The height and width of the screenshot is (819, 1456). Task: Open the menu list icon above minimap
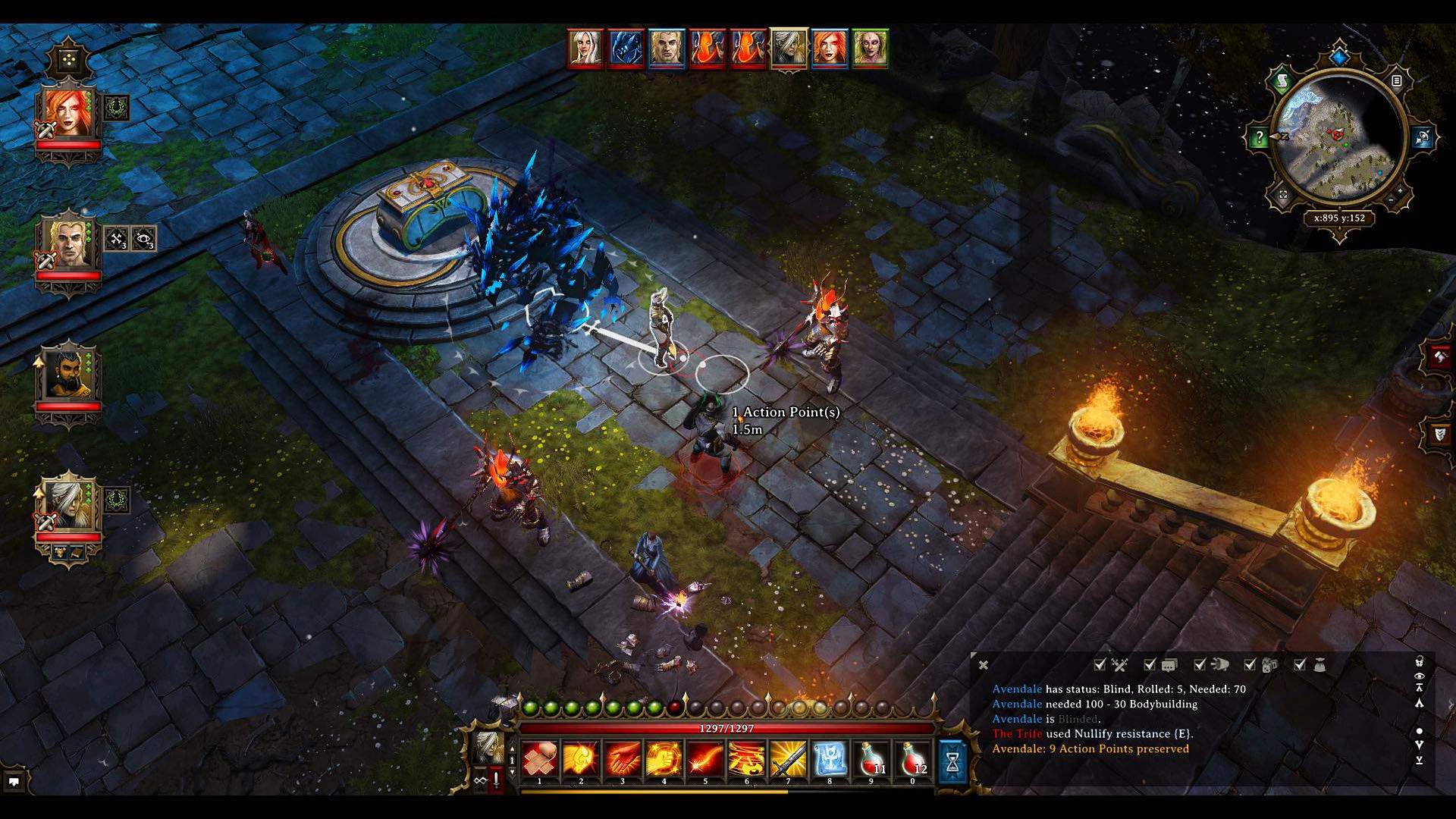(x=1397, y=80)
